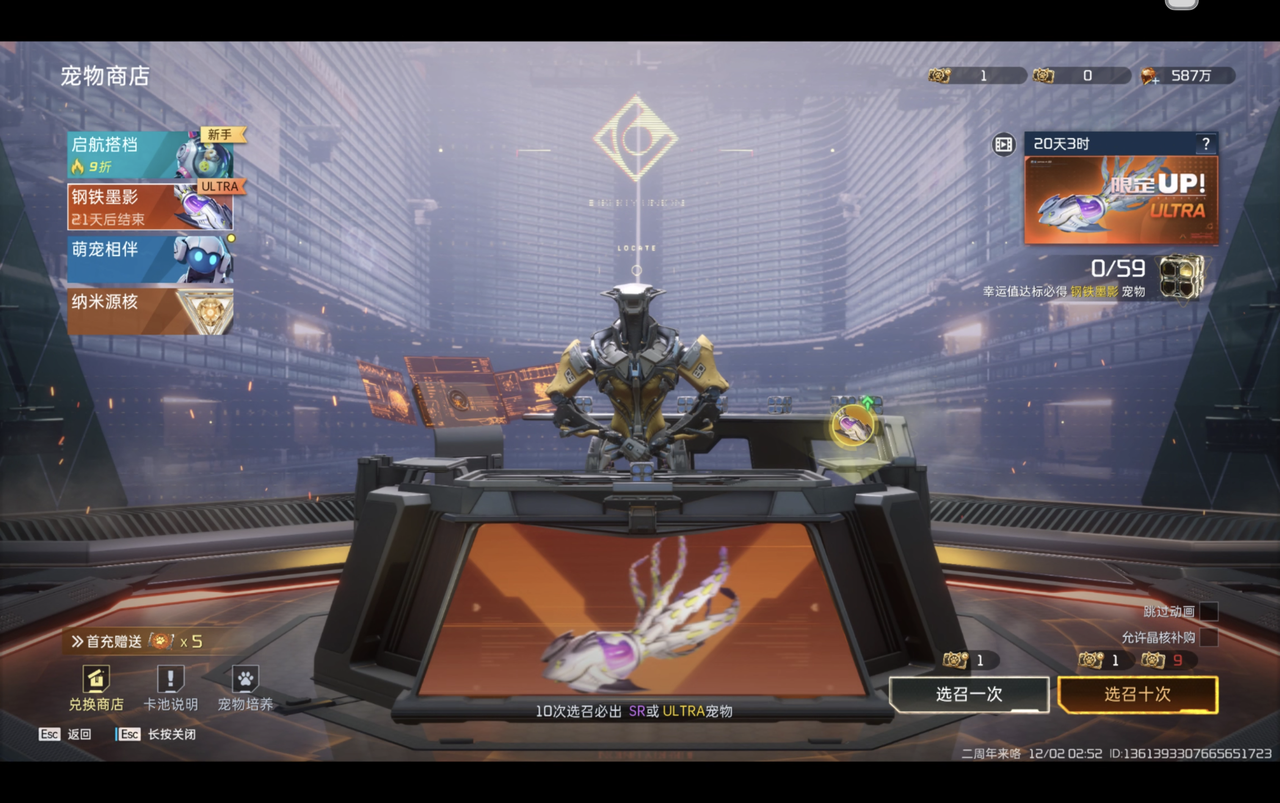Summon once with 选召一次
Screen dimensions: 1280x803
968,694
